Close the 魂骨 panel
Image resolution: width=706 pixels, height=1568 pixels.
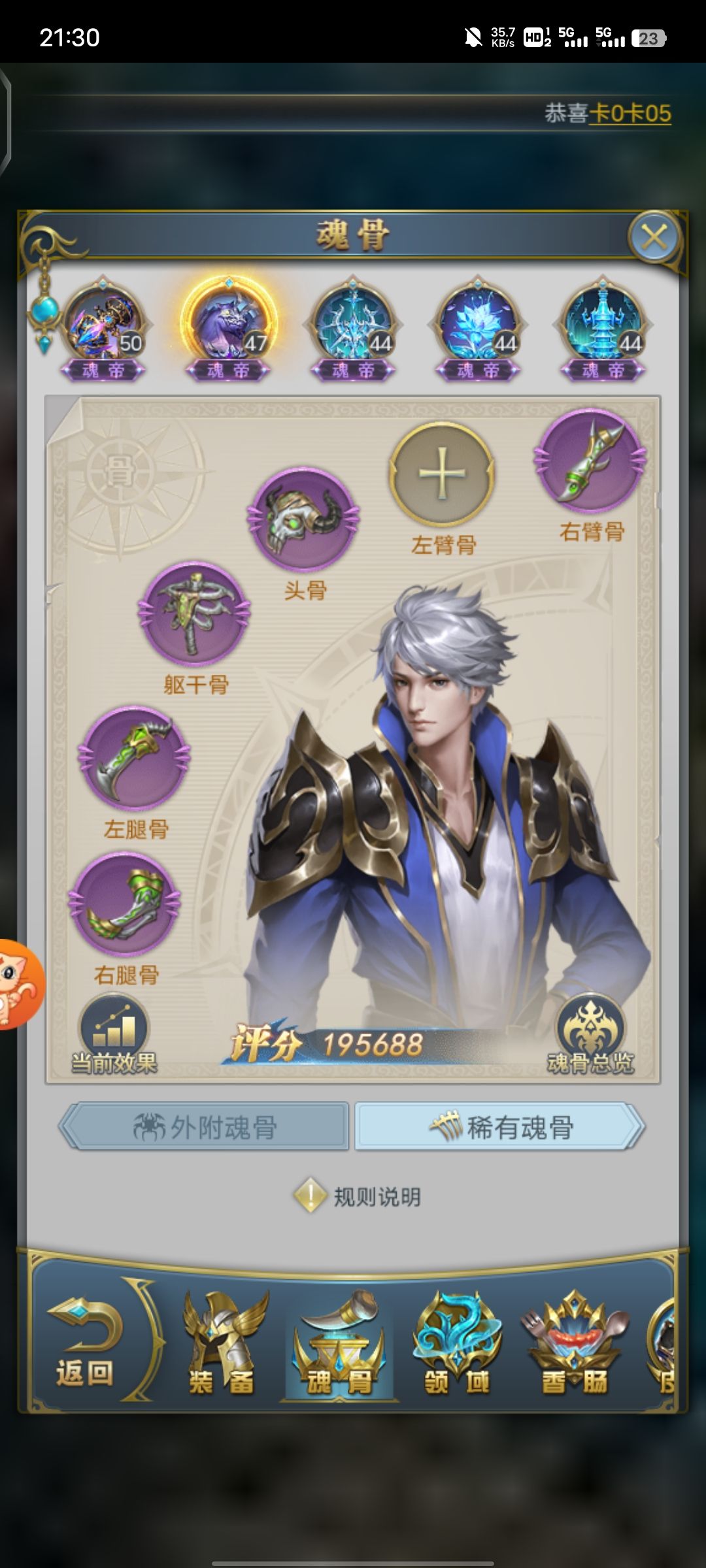point(654,237)
